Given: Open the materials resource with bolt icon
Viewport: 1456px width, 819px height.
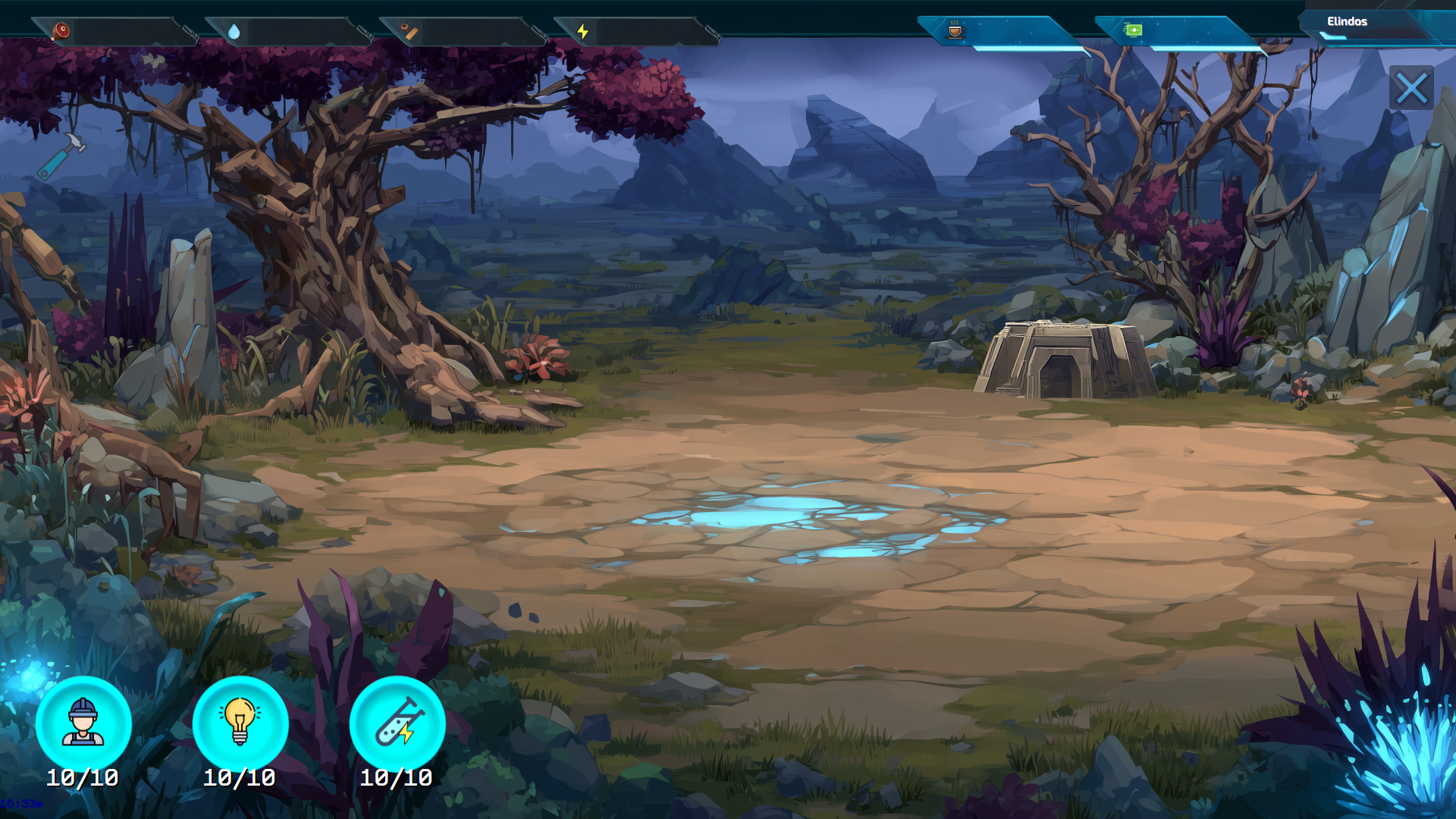Looking at the screenshot, I should click(408, 32).
